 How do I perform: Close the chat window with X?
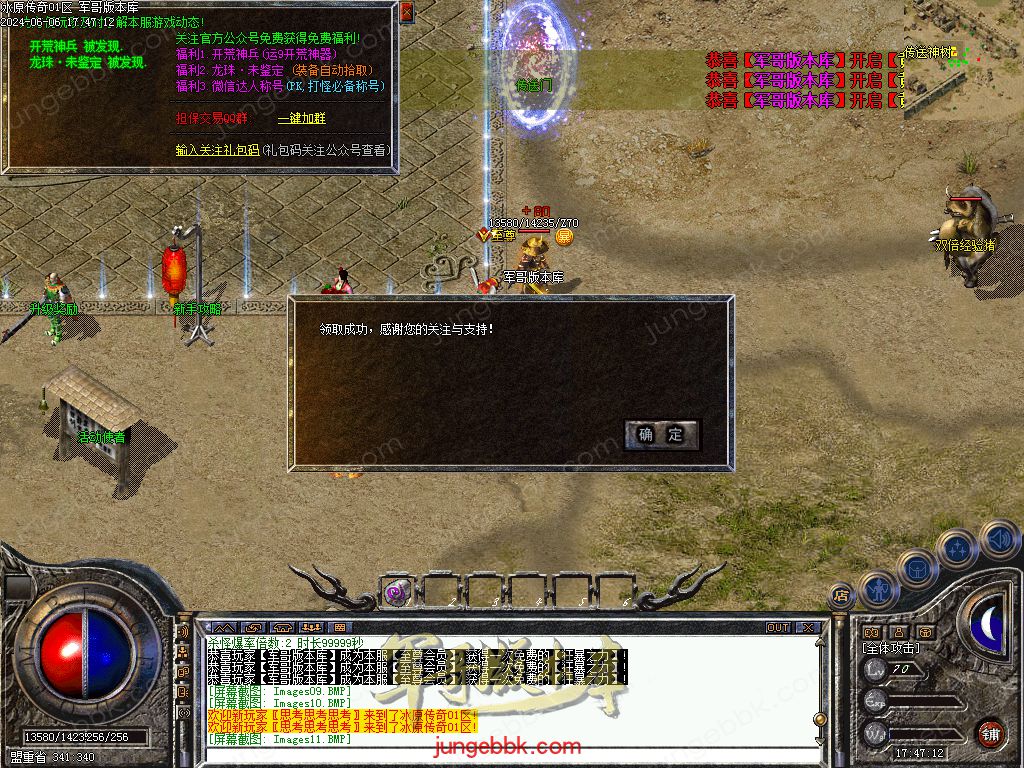tap(808, 628)
